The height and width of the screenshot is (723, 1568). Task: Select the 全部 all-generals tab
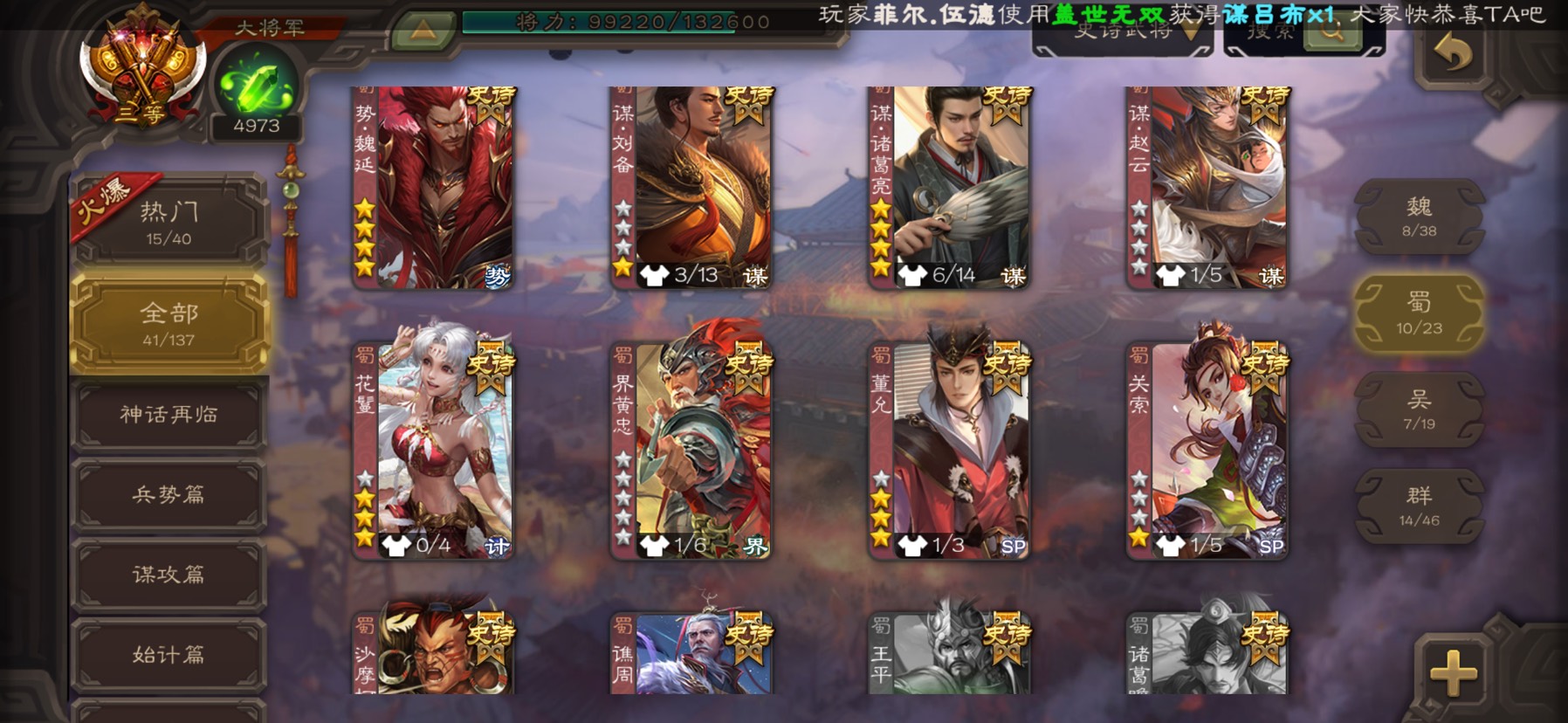168,323
